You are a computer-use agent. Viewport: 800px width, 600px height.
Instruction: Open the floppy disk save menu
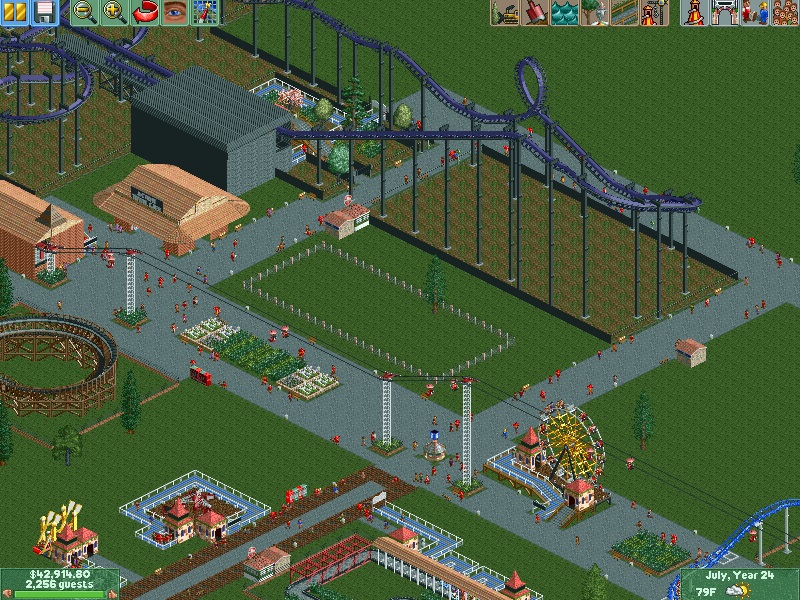pos(44,12)
